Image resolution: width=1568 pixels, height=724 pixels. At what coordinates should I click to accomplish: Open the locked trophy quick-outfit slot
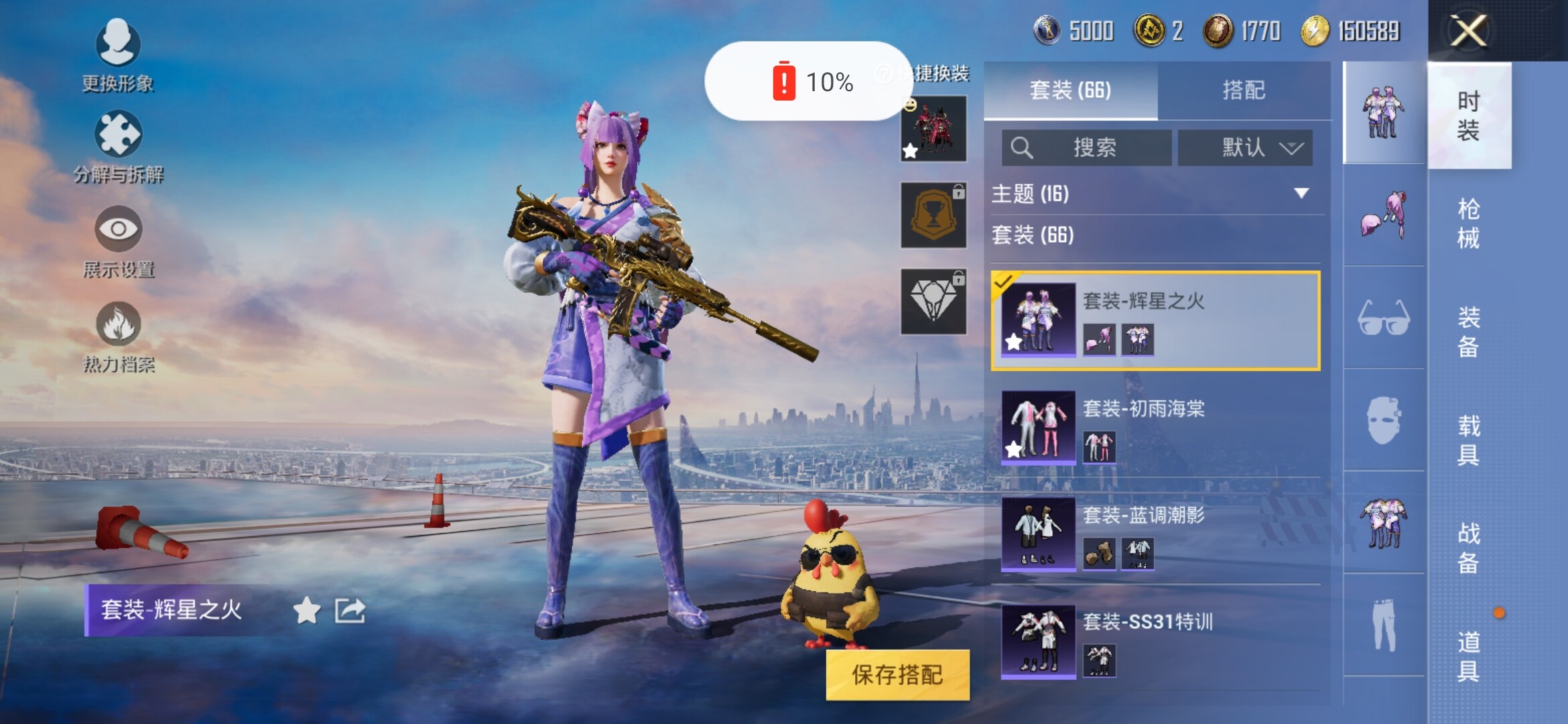point(933,215)
